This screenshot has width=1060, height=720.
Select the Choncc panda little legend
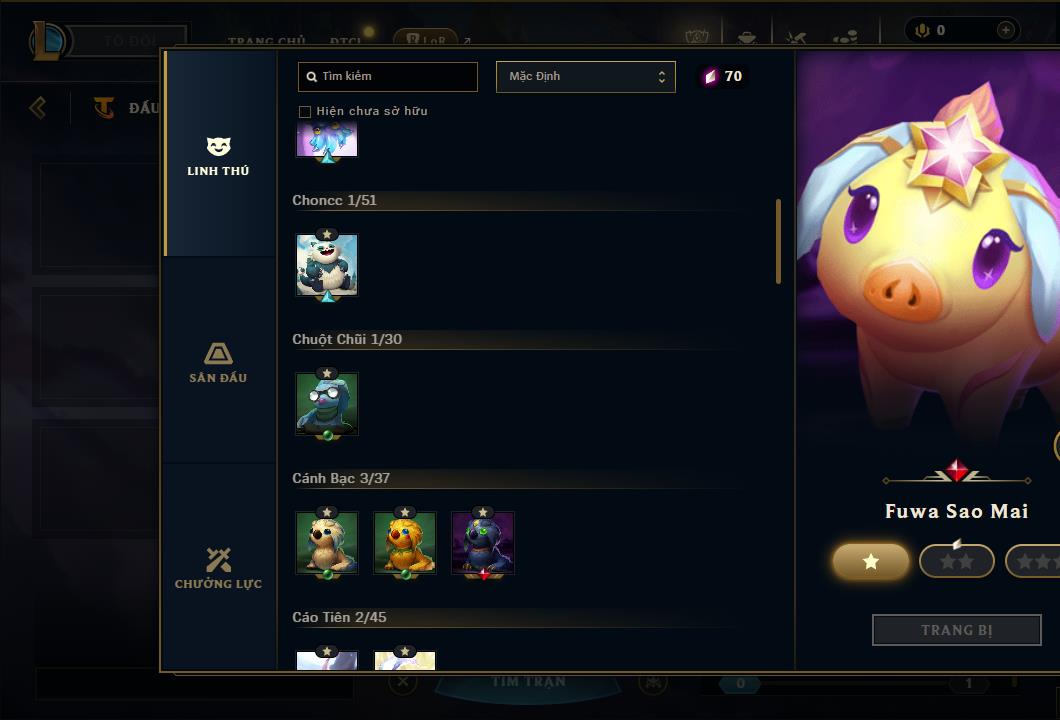click(x=327, y=265)
